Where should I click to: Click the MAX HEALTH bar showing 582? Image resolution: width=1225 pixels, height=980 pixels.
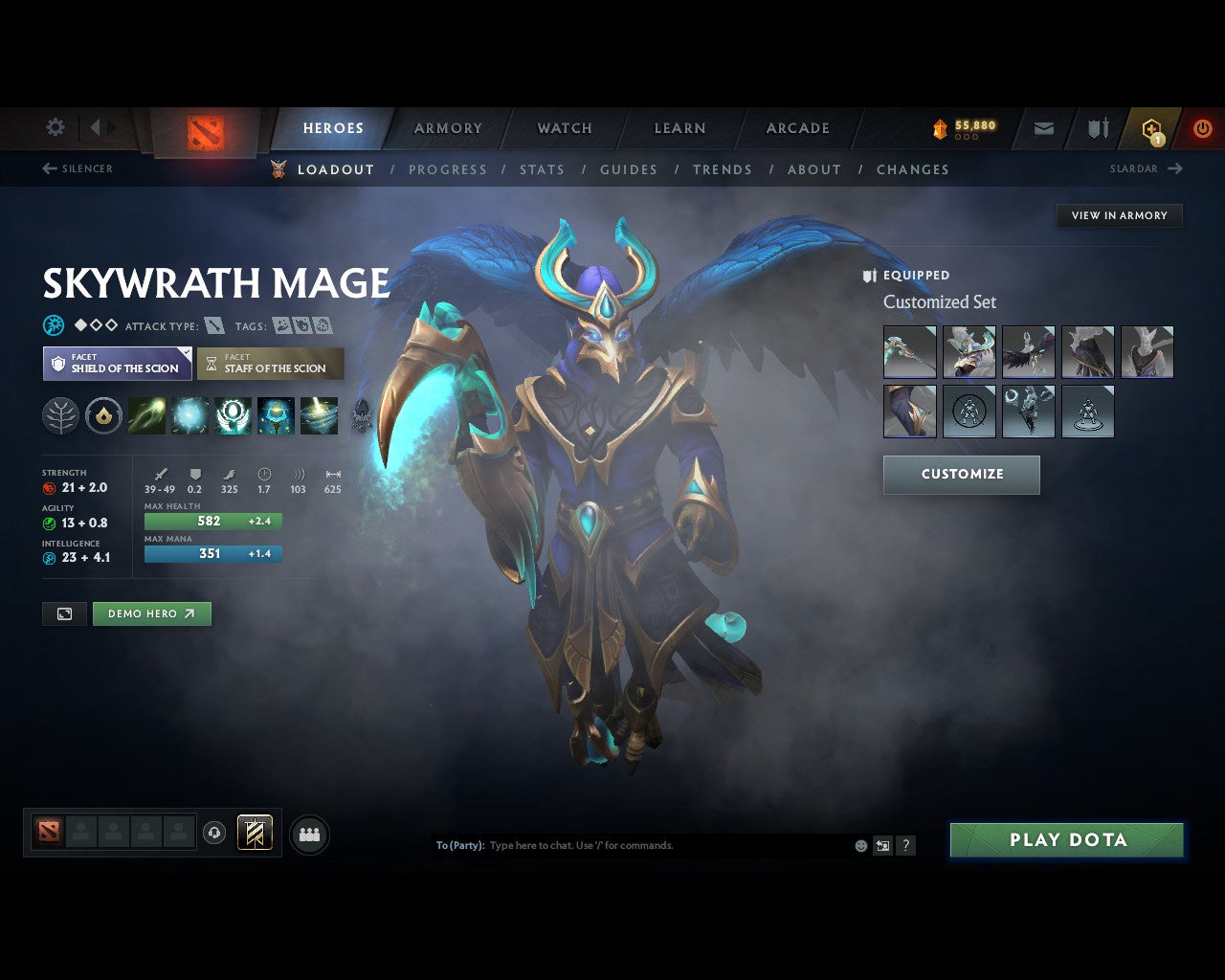pyautogui.click(x=212, y=521)
